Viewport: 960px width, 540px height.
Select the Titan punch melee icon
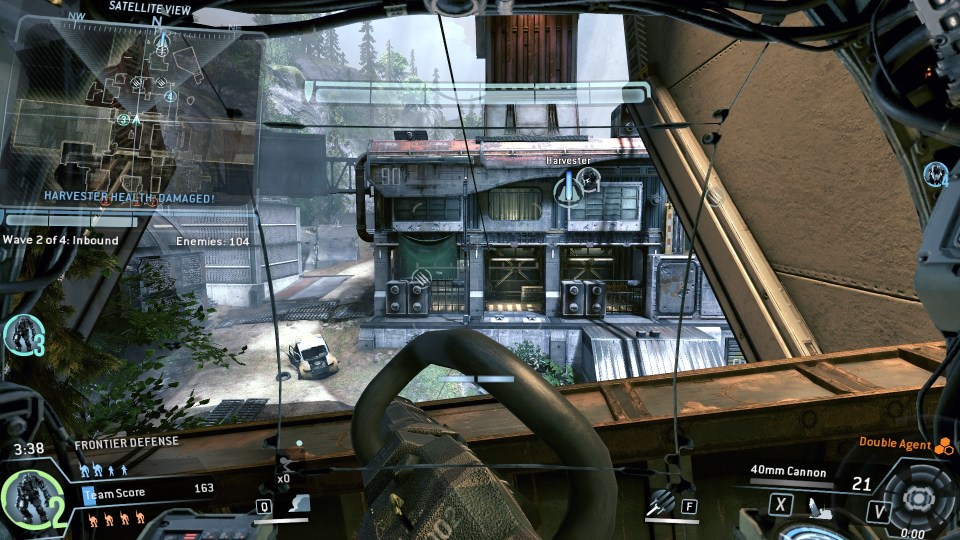tap(817, 506)
